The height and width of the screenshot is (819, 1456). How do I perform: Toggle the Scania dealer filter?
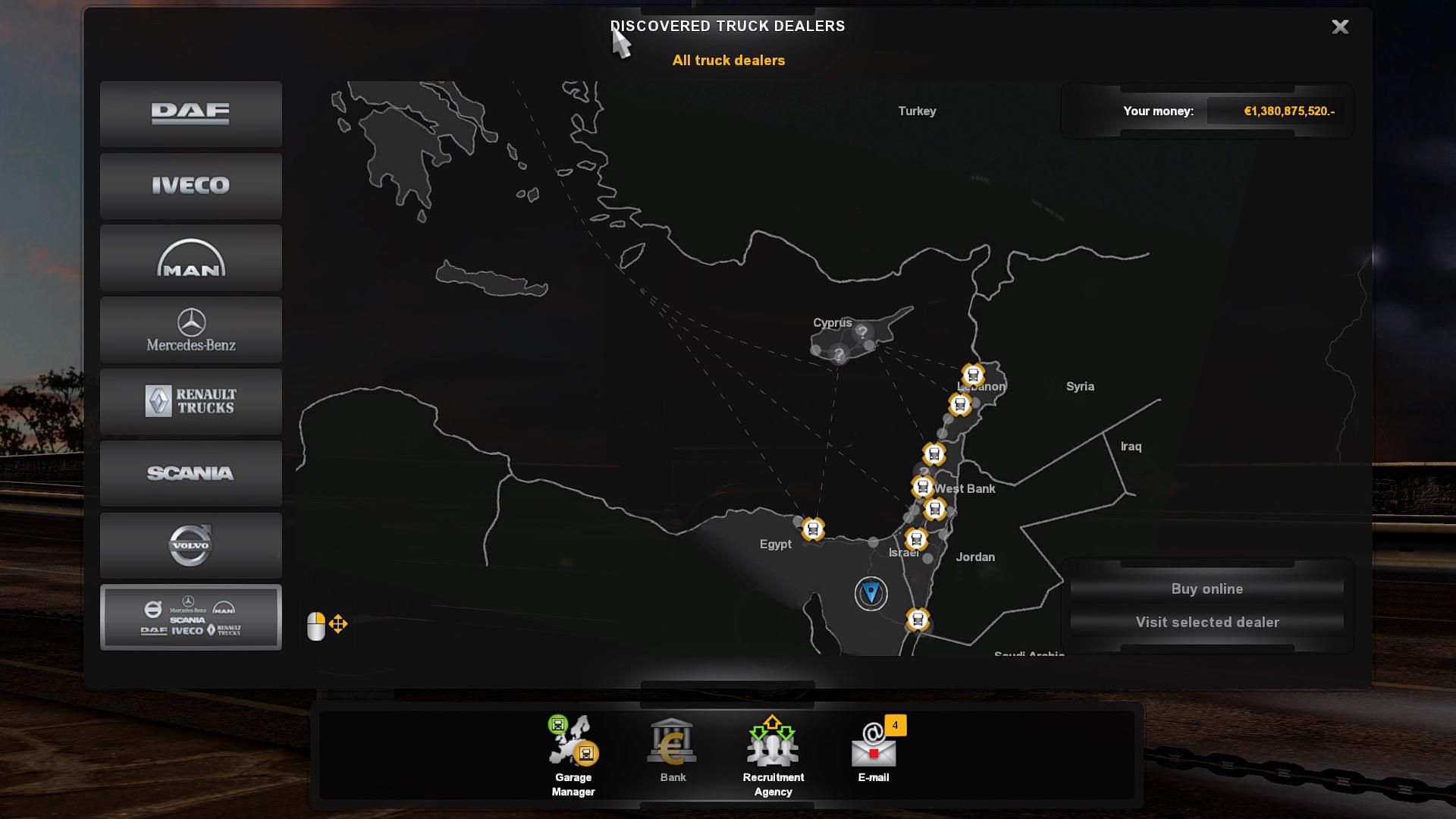190,473
